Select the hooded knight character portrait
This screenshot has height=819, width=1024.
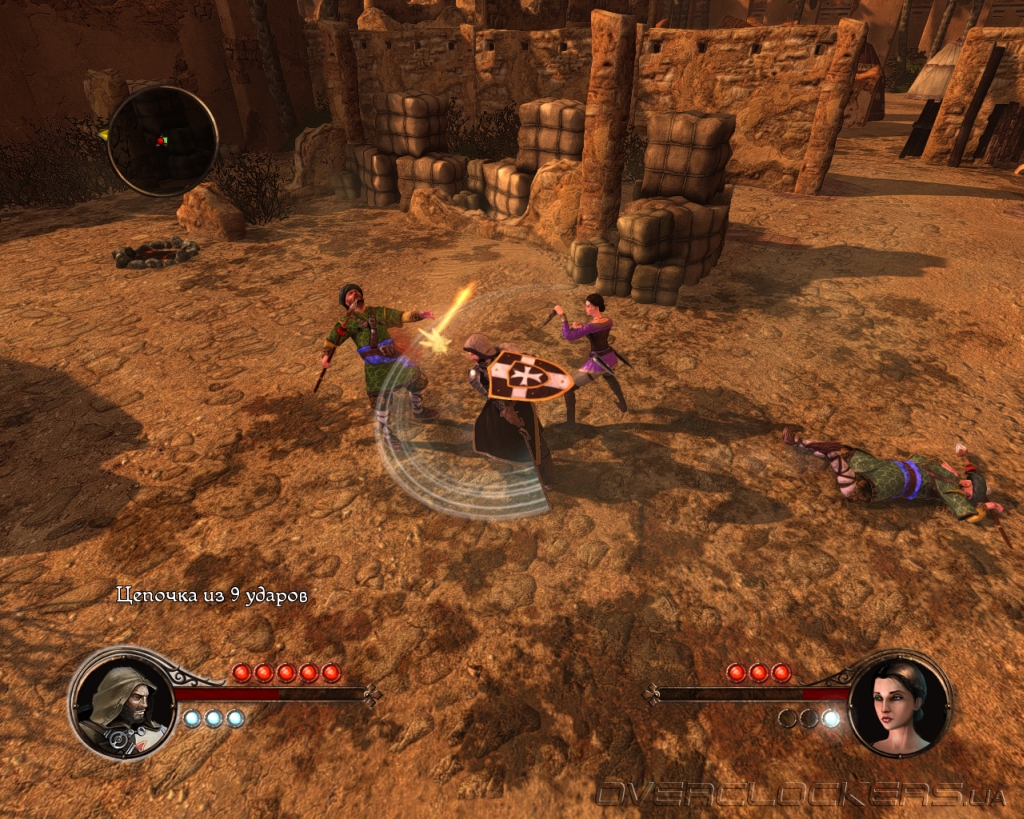[x=121, y=701]
